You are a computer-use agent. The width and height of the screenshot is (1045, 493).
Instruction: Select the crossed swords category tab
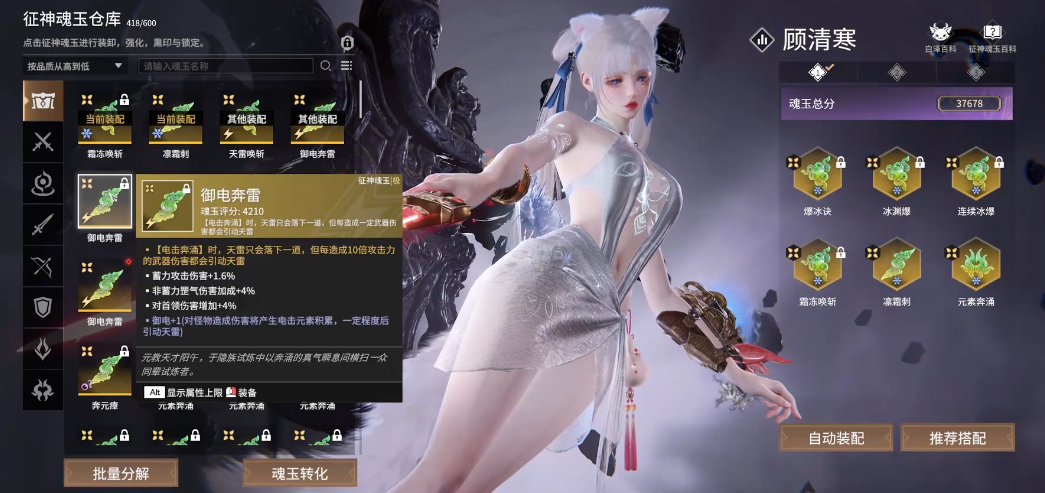(43, 141)
